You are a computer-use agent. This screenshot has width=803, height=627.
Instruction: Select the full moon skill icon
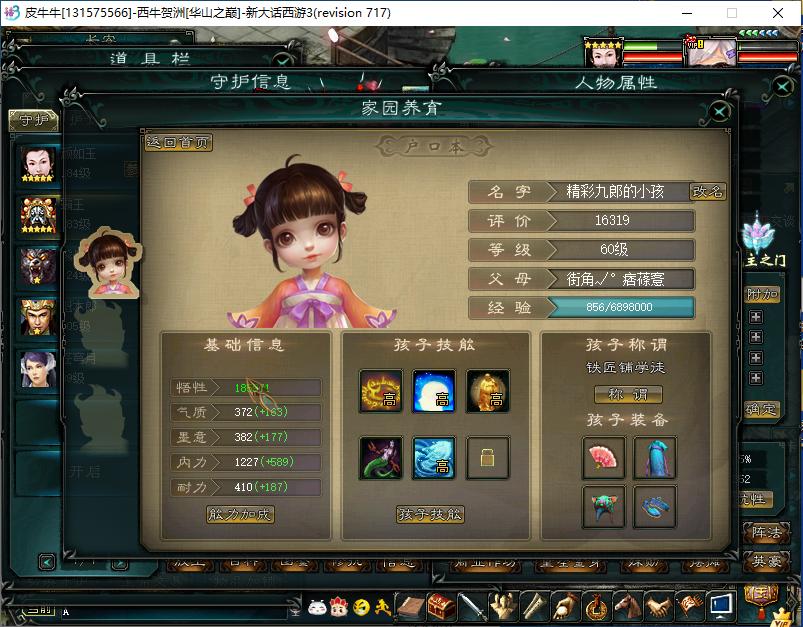(434, 391)
